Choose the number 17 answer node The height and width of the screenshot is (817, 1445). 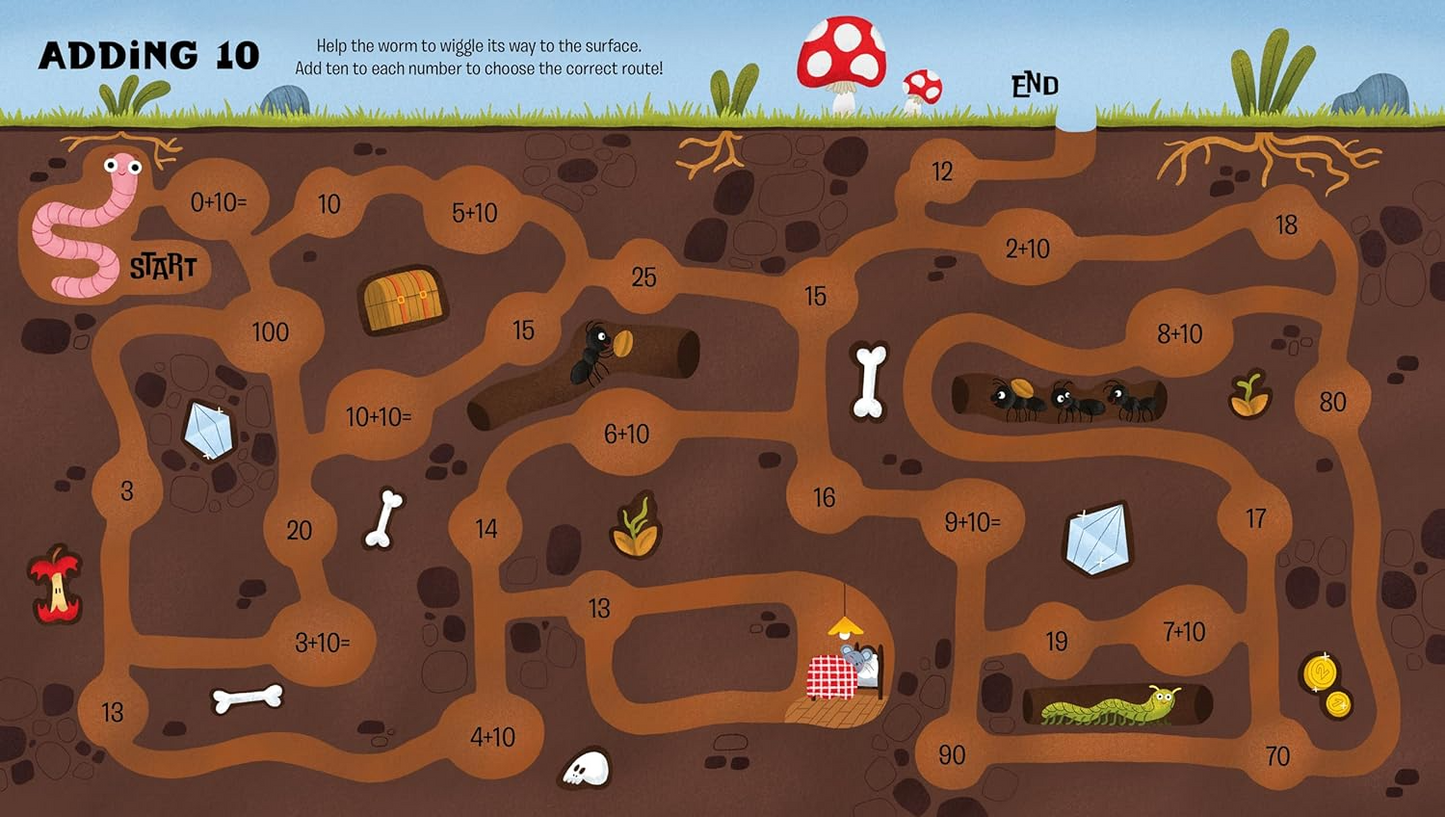[1256, 518]
